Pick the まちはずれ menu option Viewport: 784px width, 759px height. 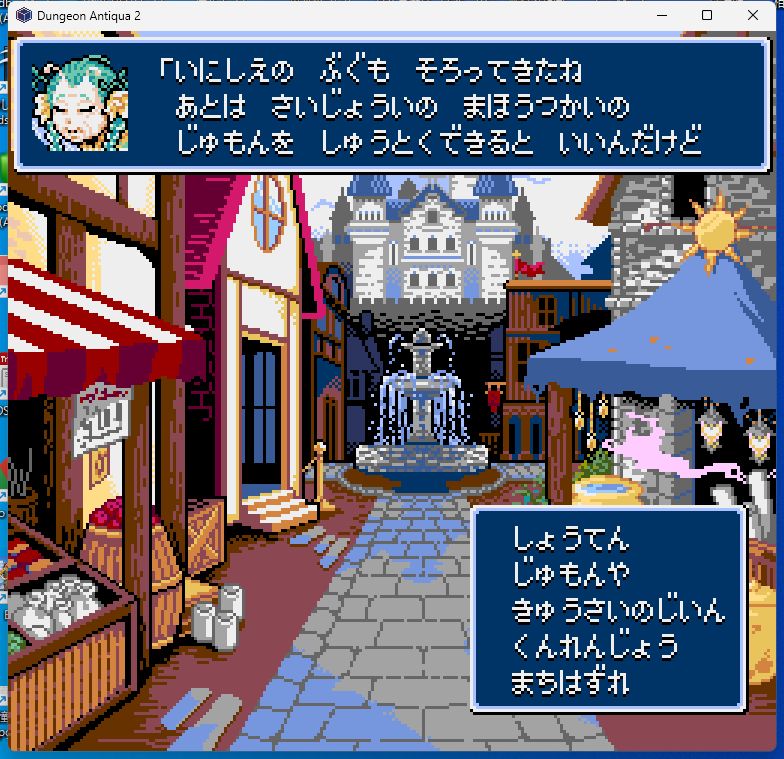571,683
